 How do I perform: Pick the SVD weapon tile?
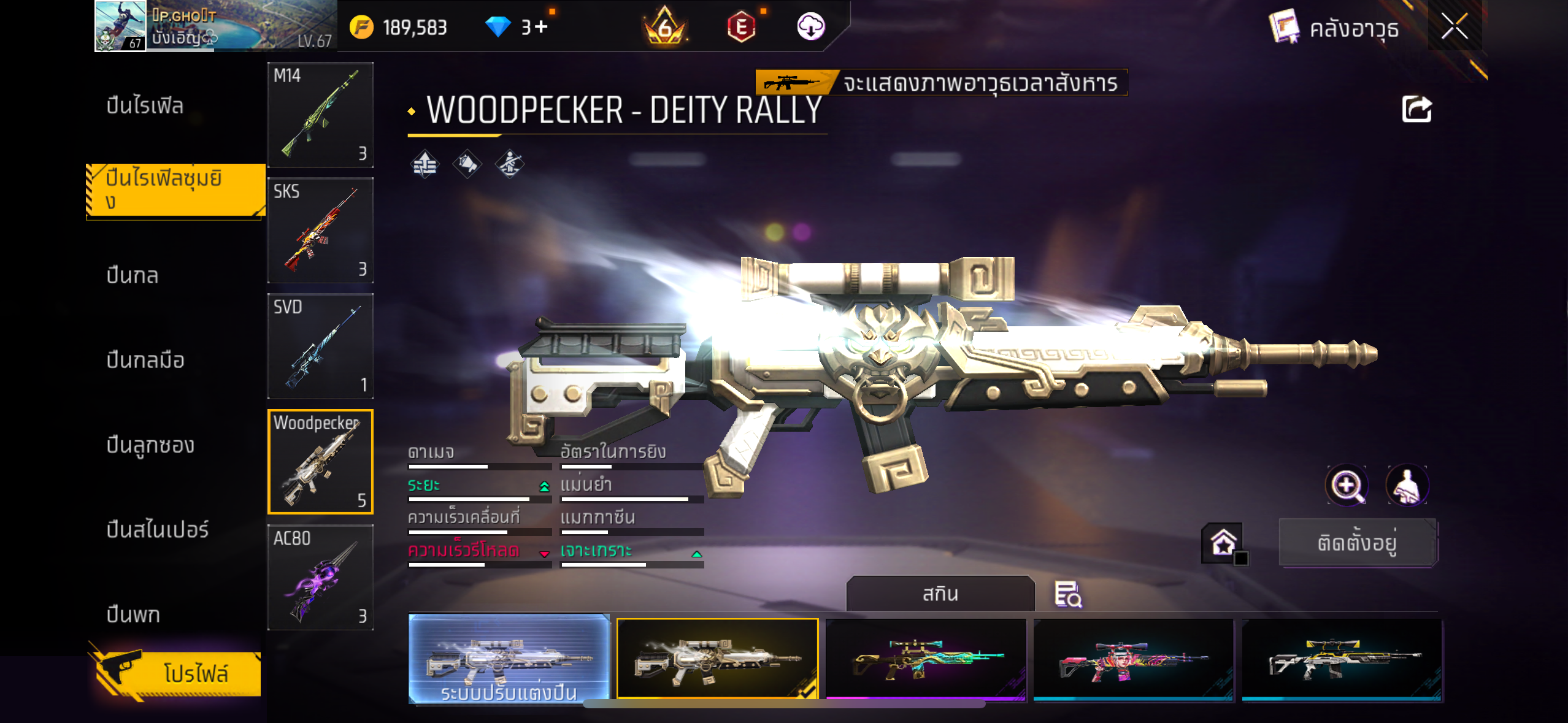click(x=320, y=346)
